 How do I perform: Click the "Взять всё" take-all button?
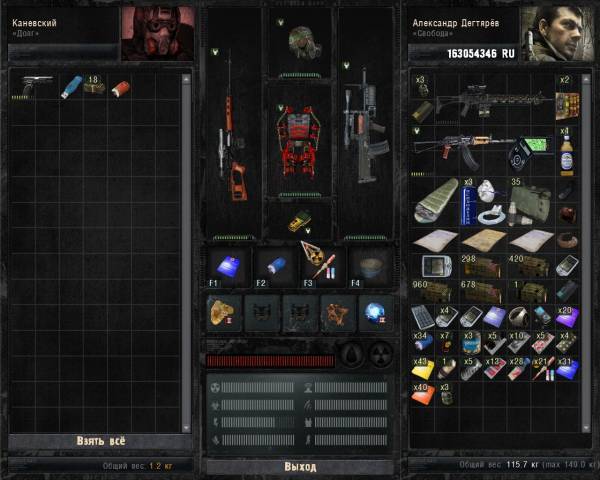pyautogui.click(x=100, y=440)
